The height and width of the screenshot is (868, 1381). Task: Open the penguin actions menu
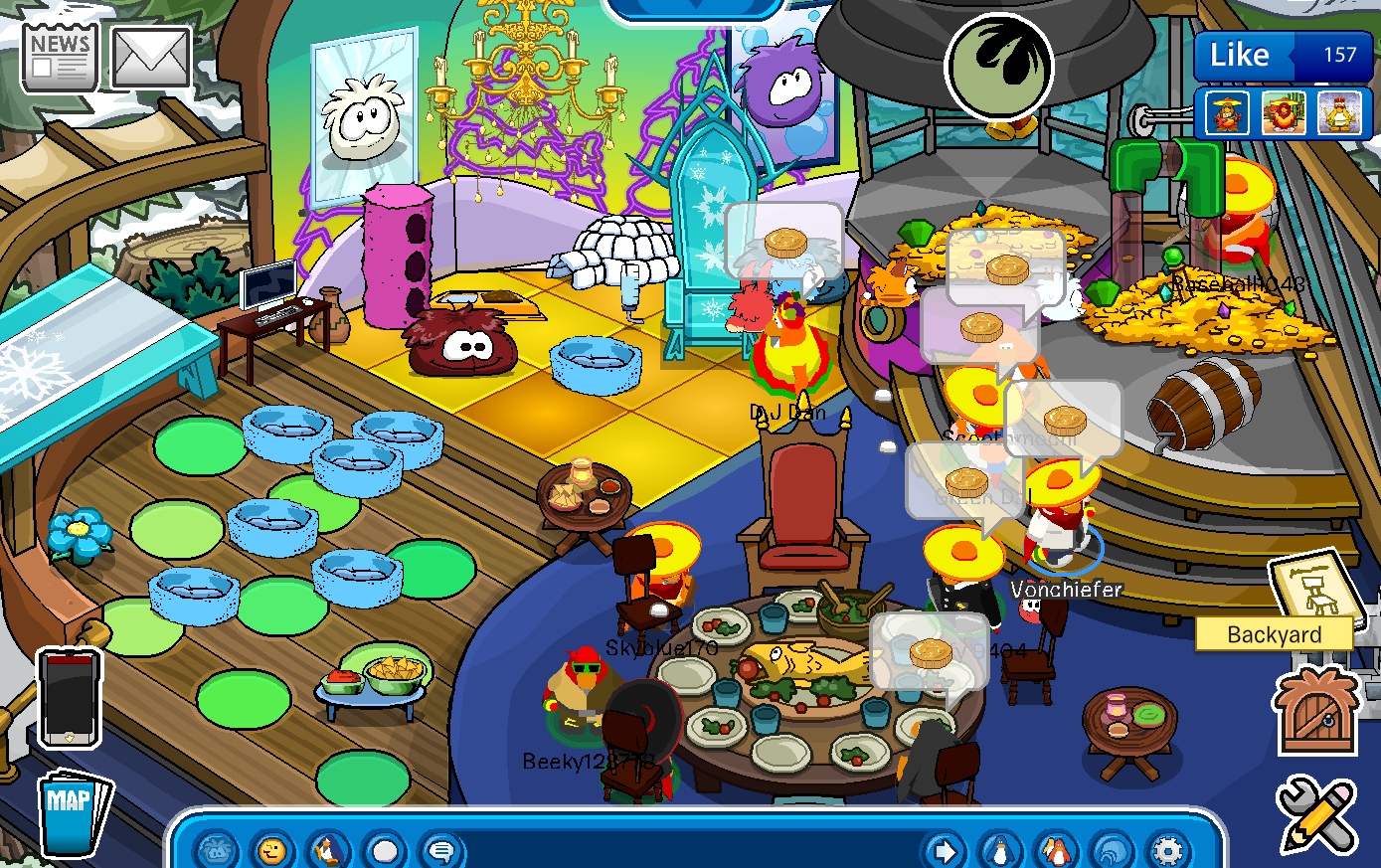coord(327,851)
